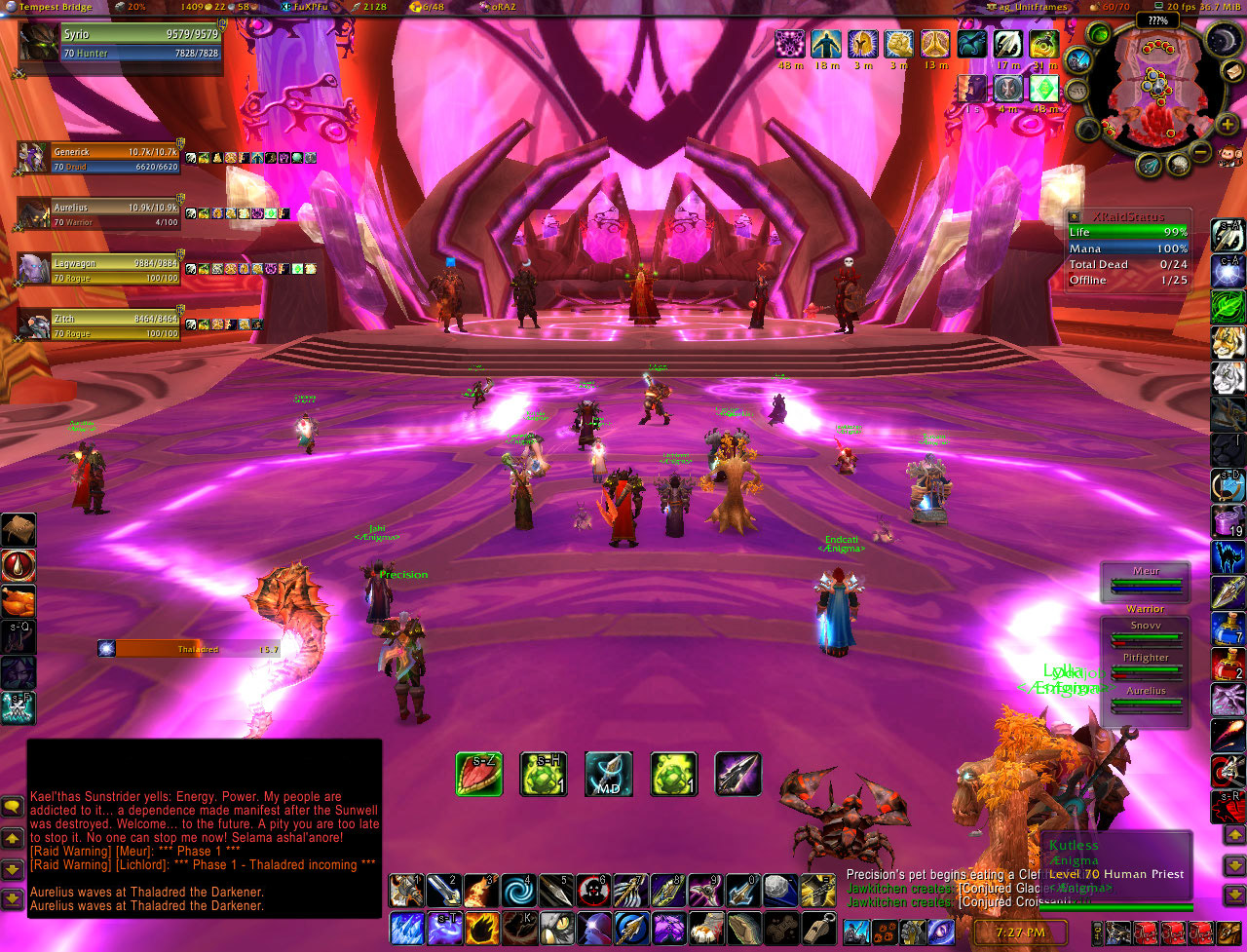The width and height of the screenshot is (1247, 952).
Task: Open the chat menu speech bubble button
Action: pyautogui.click(x=13, y=807)
